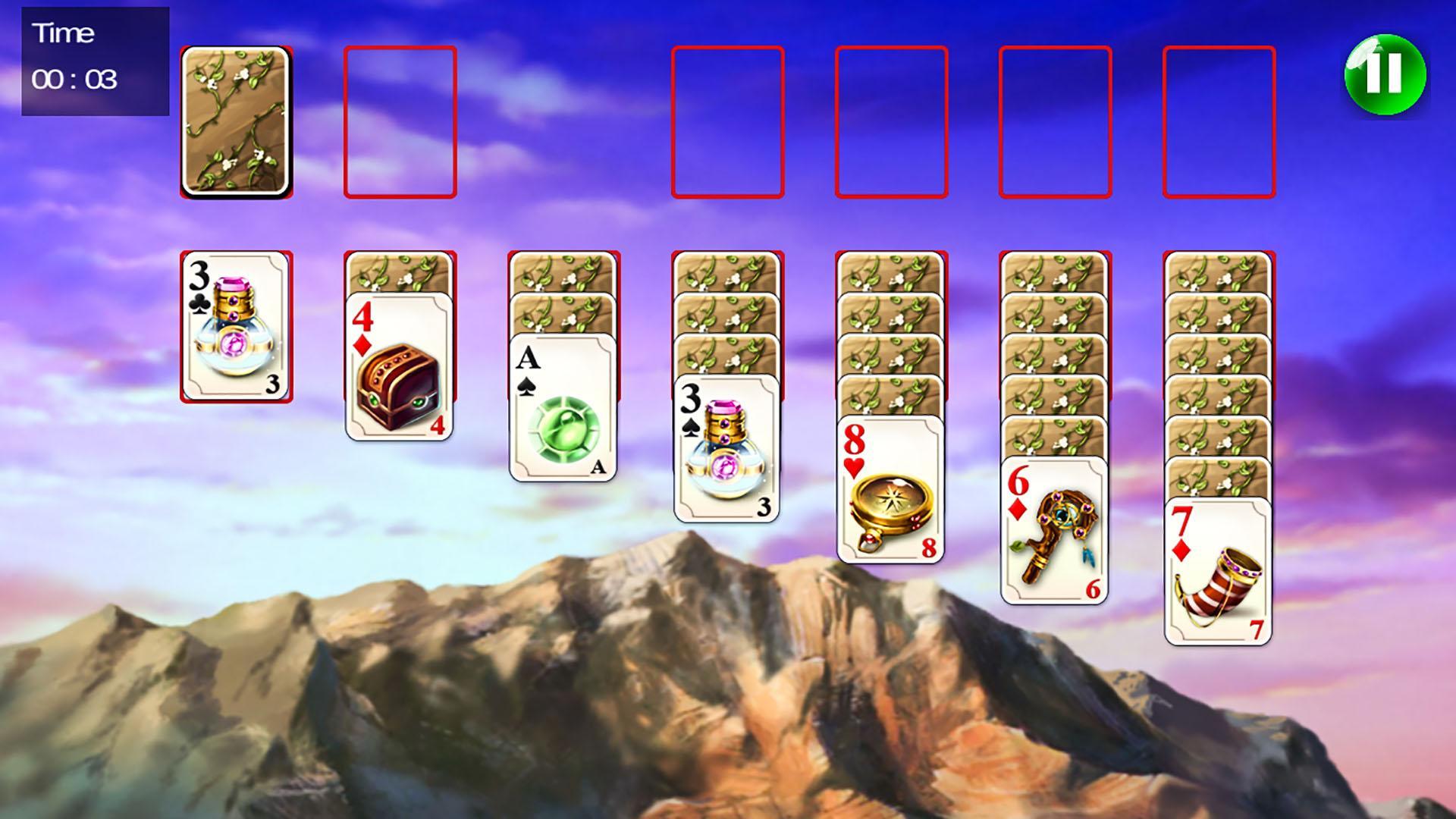Screen dimensions: 1456x819
Task: Click the second empty foundation slot
Action: pyautogui.click(x=891, y=124)
